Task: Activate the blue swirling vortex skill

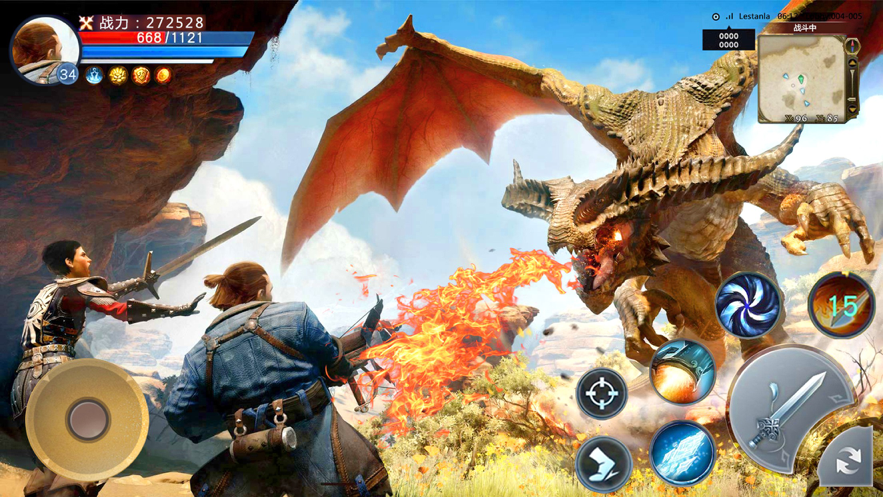Action: pyautogui.click(x=749, y=303)
